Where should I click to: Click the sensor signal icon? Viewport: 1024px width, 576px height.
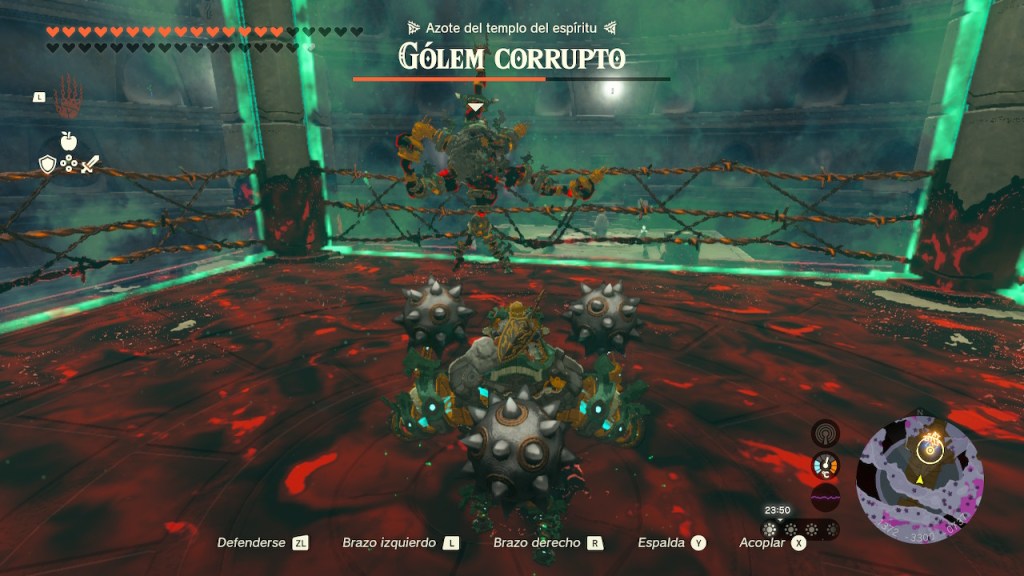point(825,432)
